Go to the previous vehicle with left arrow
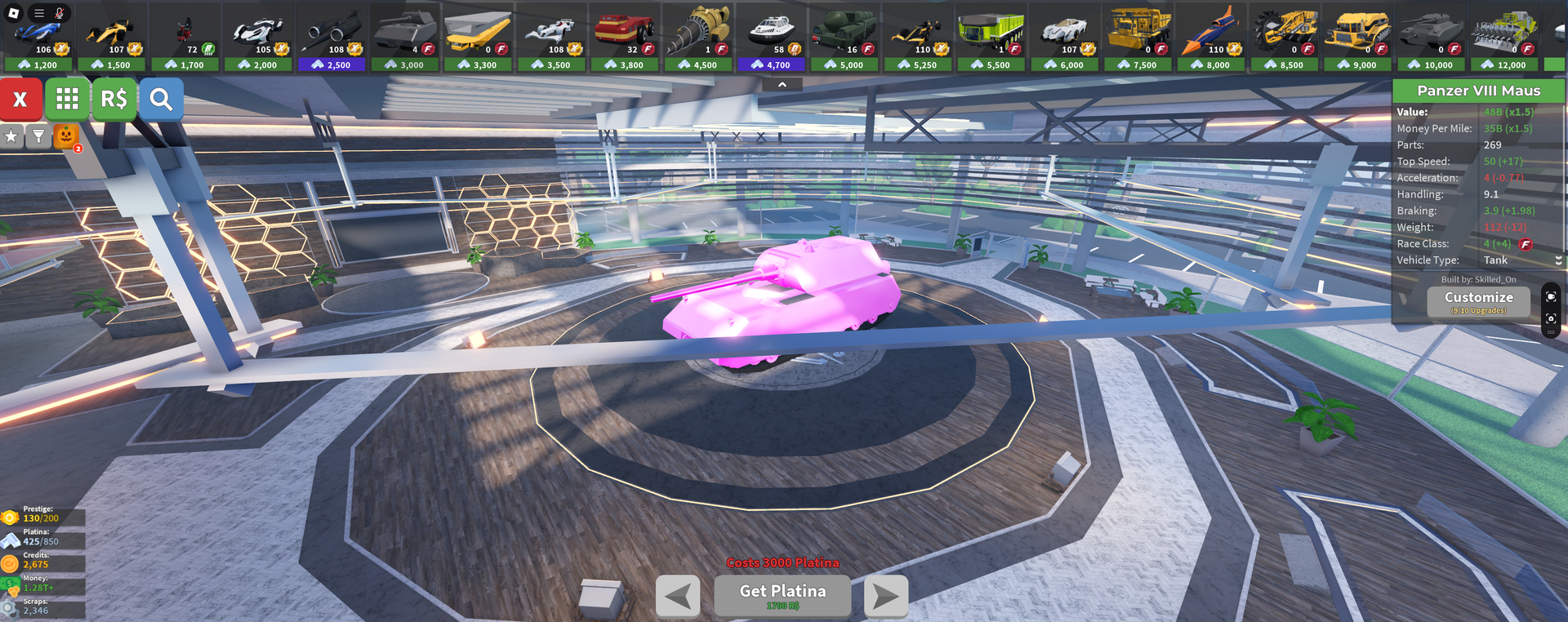This screenshot has width=1568, height=622. [678, 597]
